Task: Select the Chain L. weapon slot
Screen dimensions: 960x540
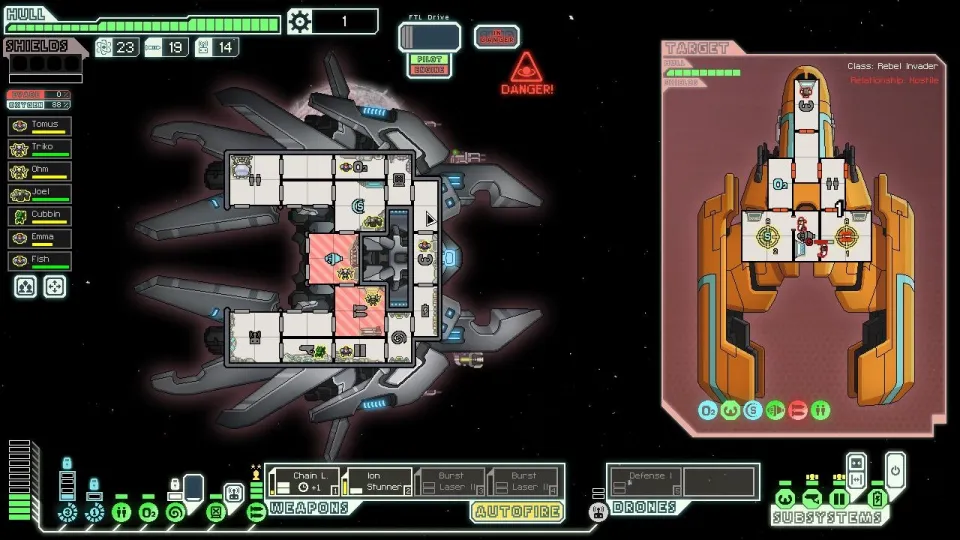Action: coord(302,482)
